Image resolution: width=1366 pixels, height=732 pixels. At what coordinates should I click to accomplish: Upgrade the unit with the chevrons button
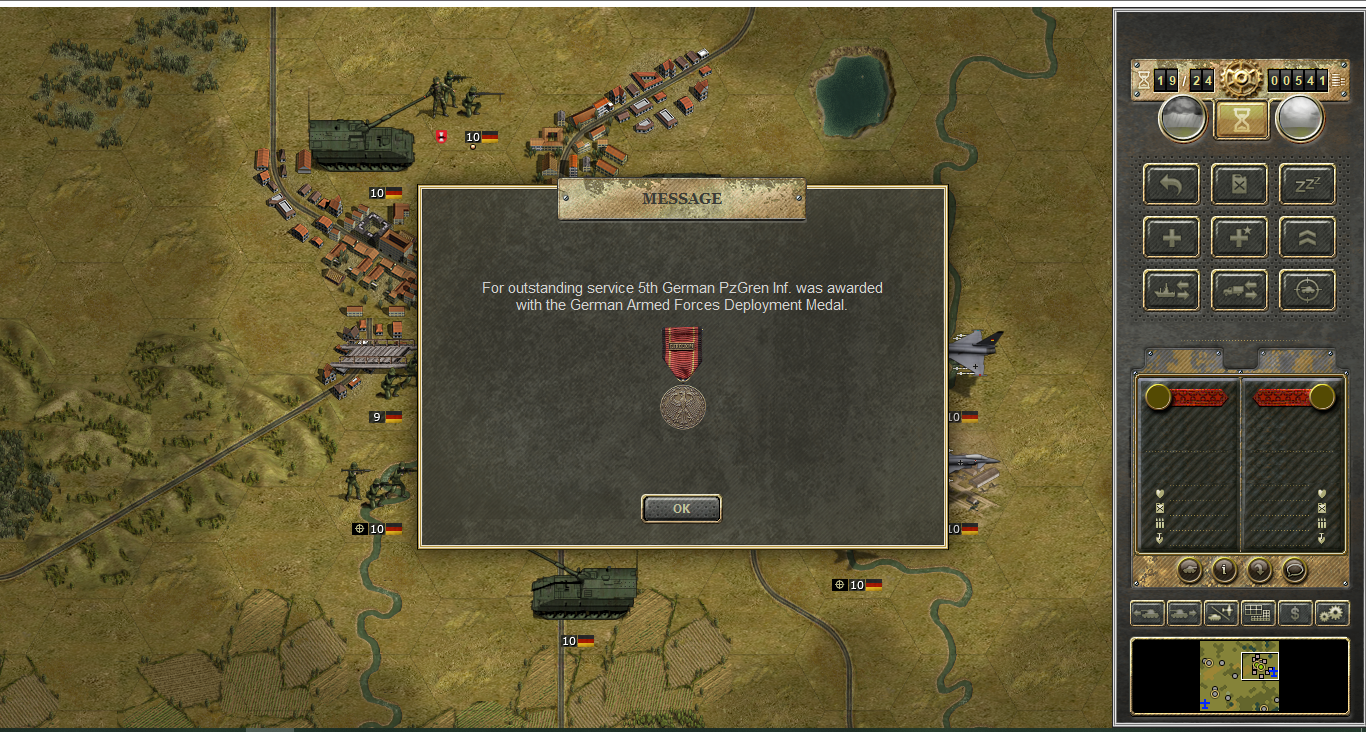(1307, 238)
